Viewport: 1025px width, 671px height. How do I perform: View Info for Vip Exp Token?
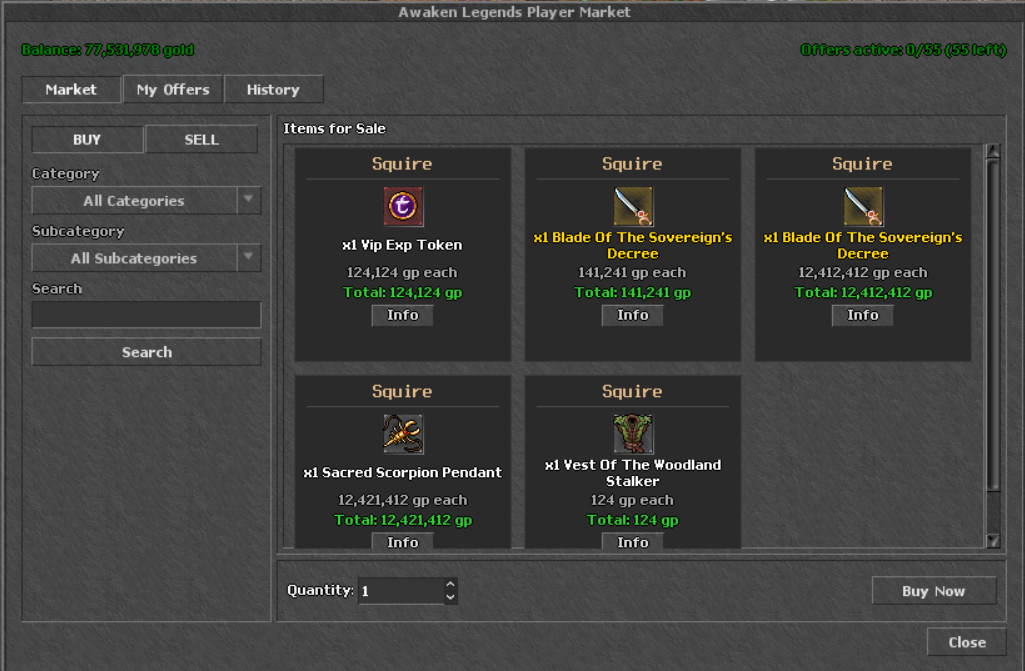(x=403, y=315)
